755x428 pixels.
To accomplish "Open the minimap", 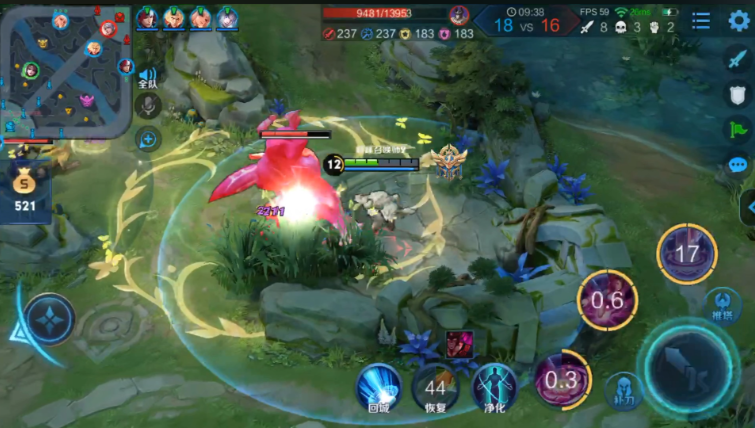I will [66, 70].
